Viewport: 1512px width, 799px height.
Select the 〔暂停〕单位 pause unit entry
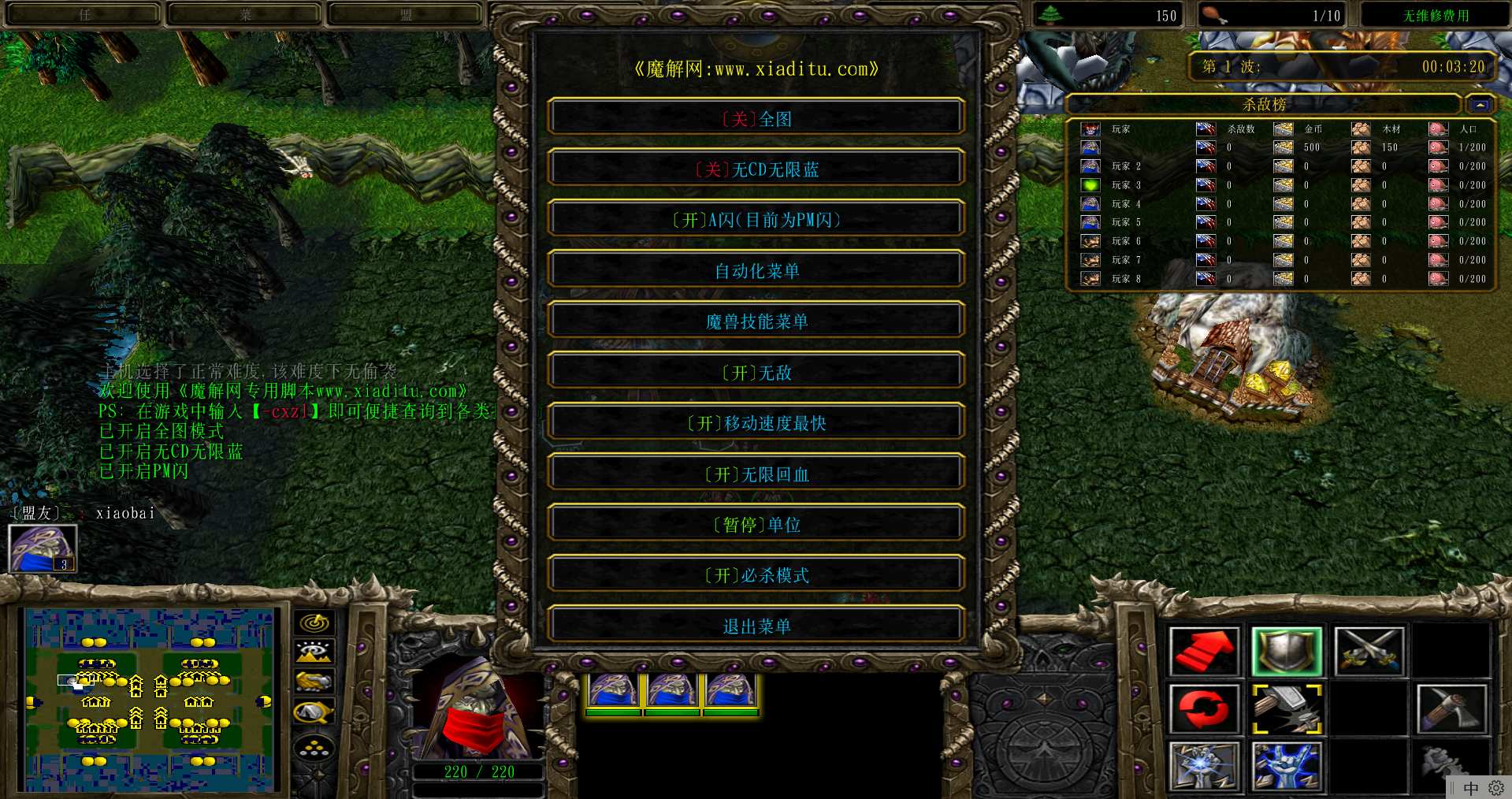[x=756, y=525]
